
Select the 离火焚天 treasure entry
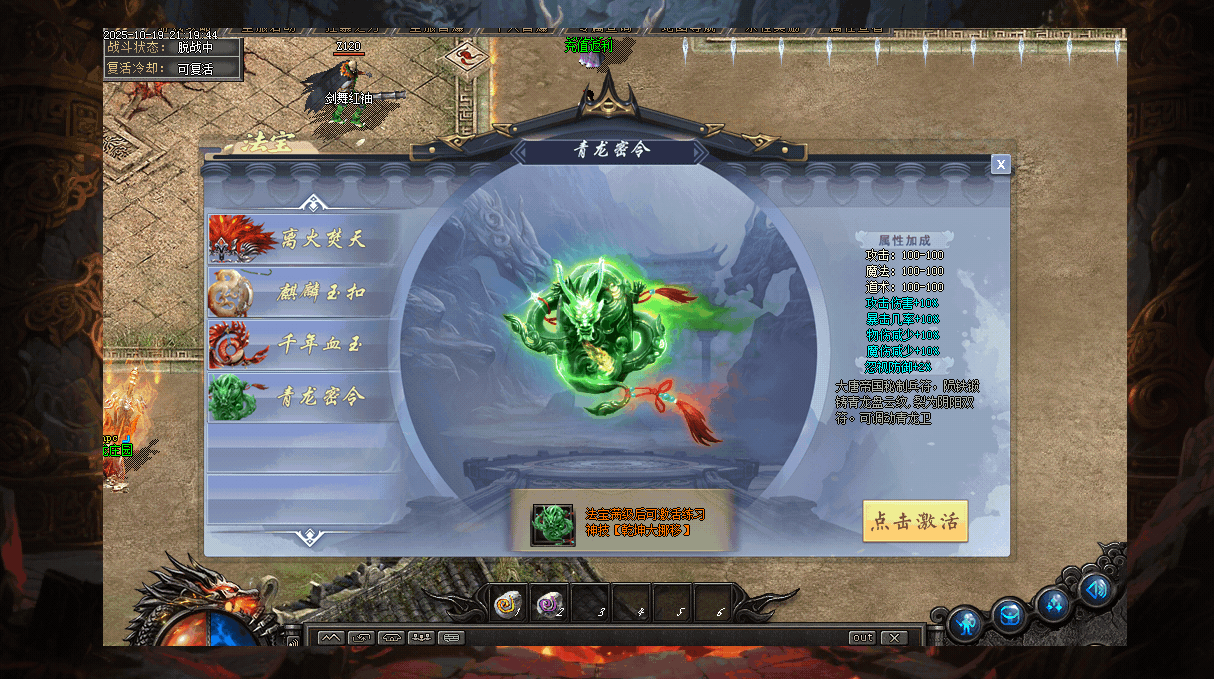[x=303, y=239]
